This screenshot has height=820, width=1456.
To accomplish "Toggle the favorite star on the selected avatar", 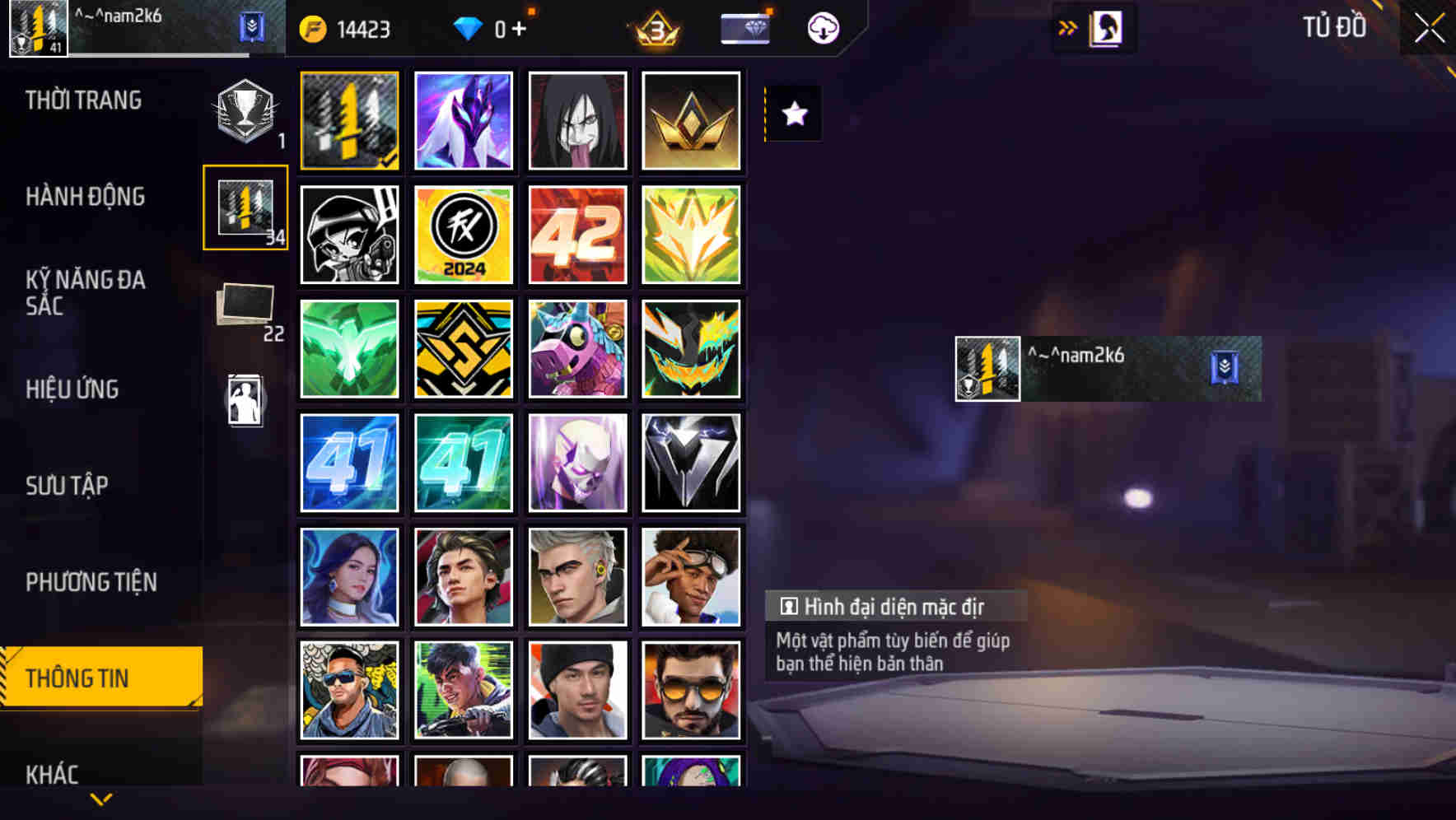I will [793, 114].
